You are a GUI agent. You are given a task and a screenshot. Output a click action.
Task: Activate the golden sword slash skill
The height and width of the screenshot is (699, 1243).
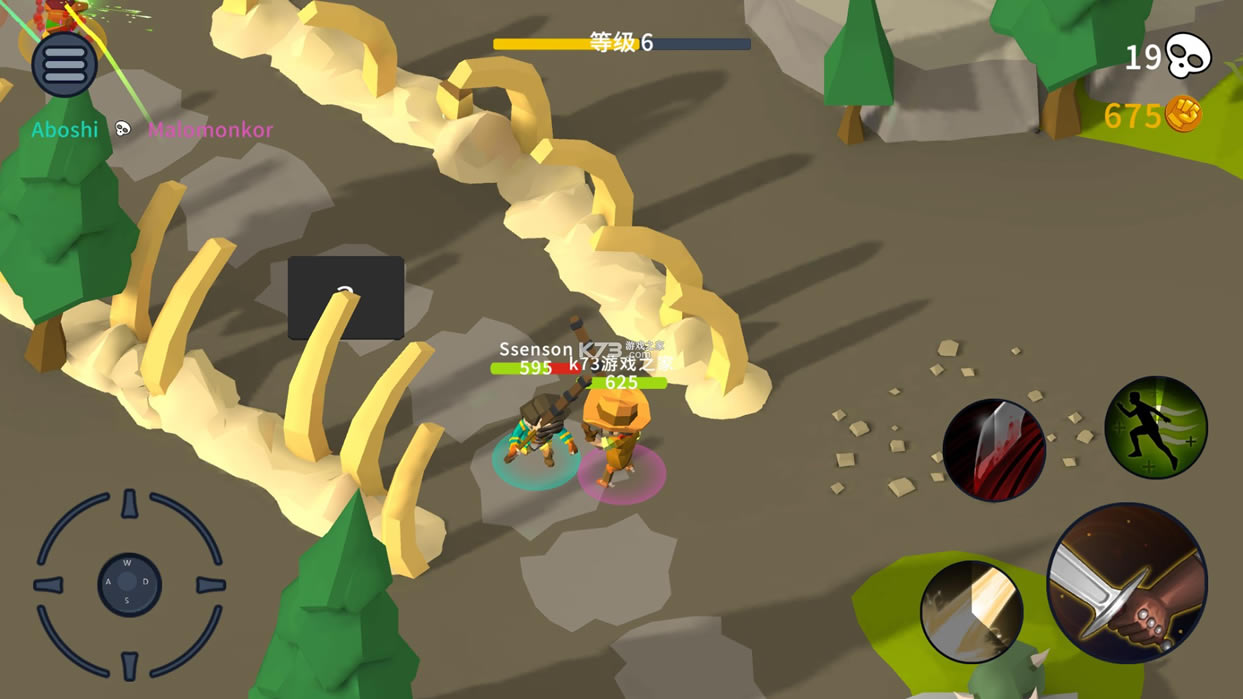971,612
